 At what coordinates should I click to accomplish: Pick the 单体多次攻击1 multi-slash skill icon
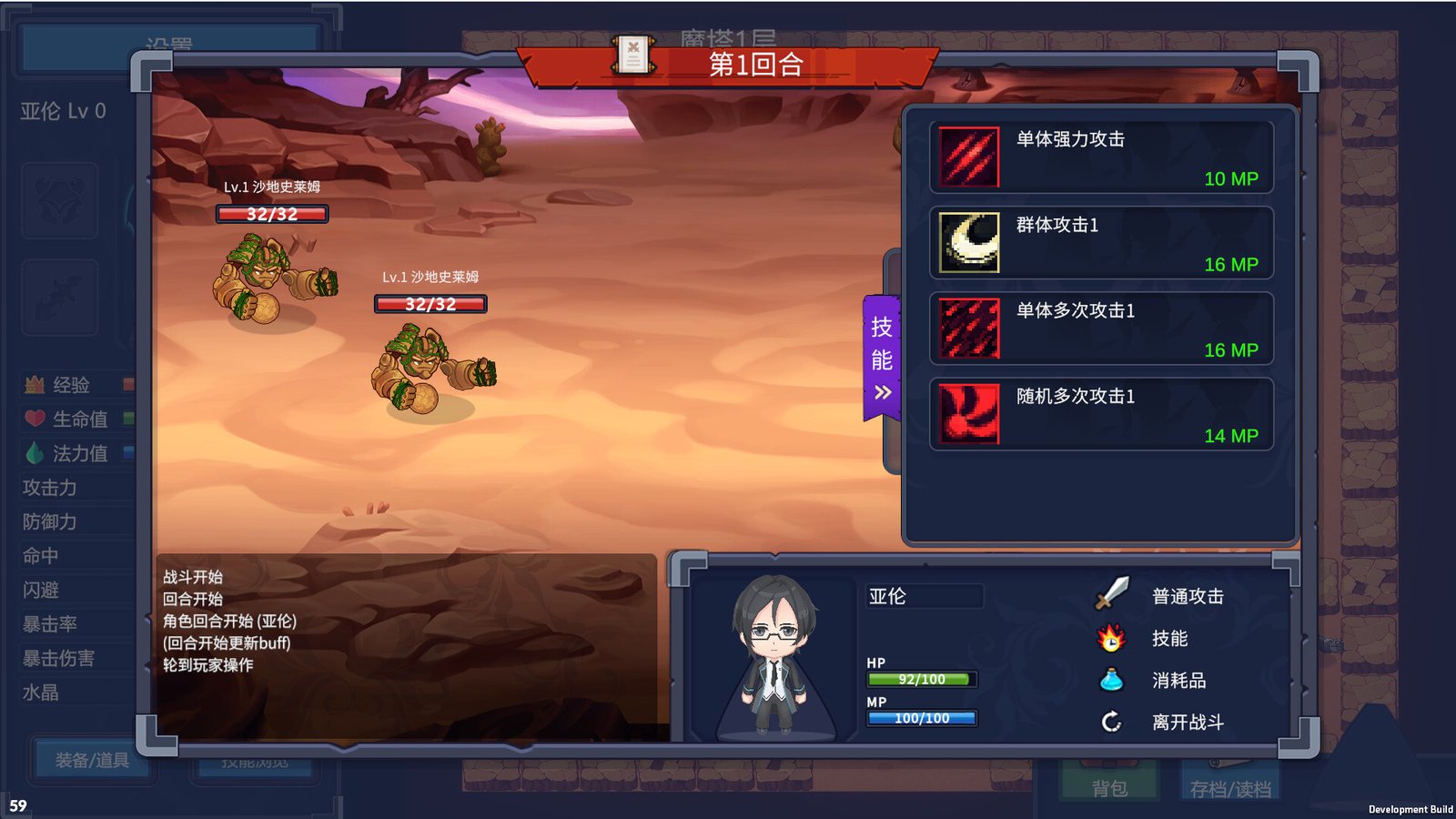tap(966, 327)
